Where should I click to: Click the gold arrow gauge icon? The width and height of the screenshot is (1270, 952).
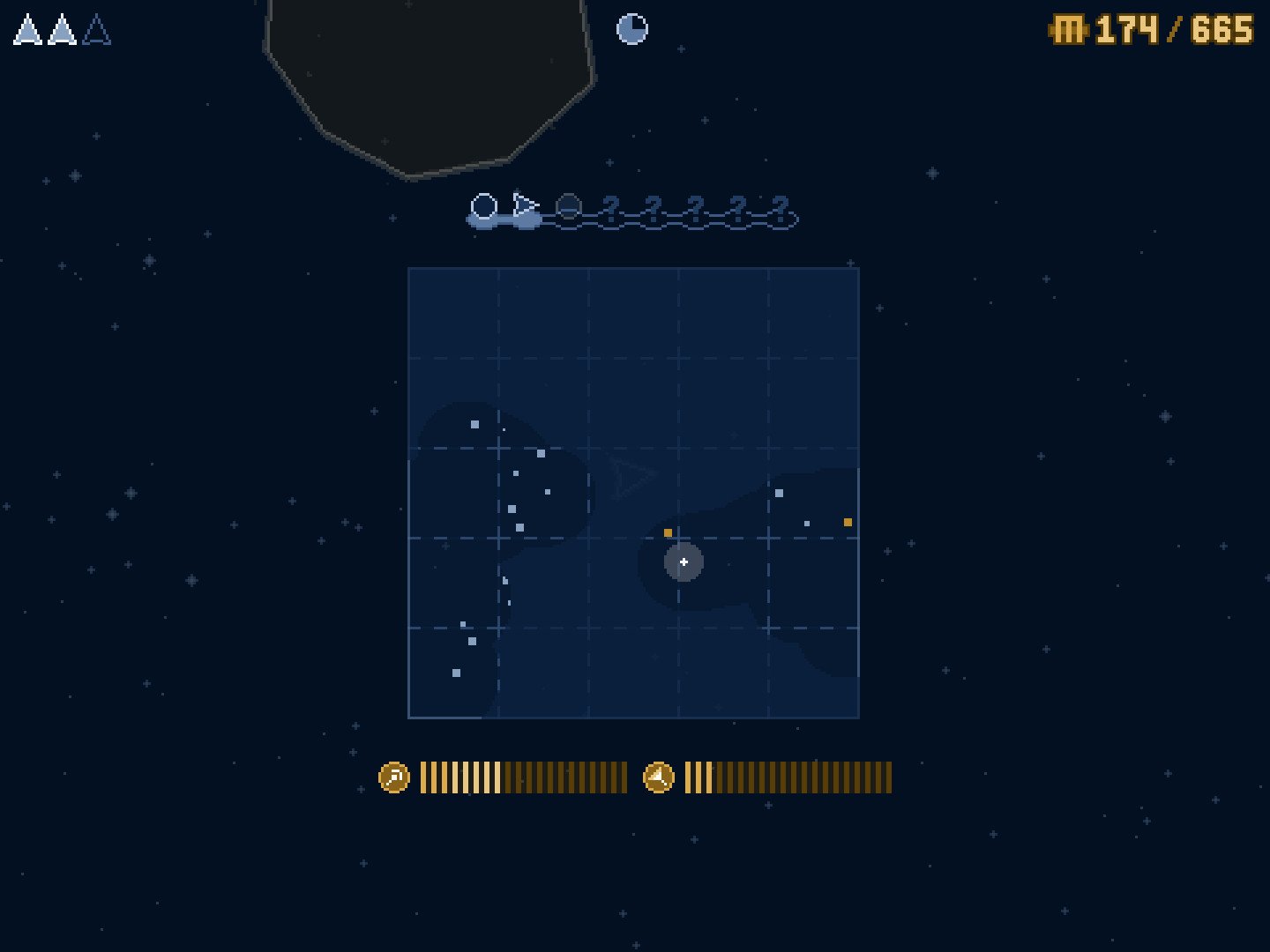click(x=394, y=777)
